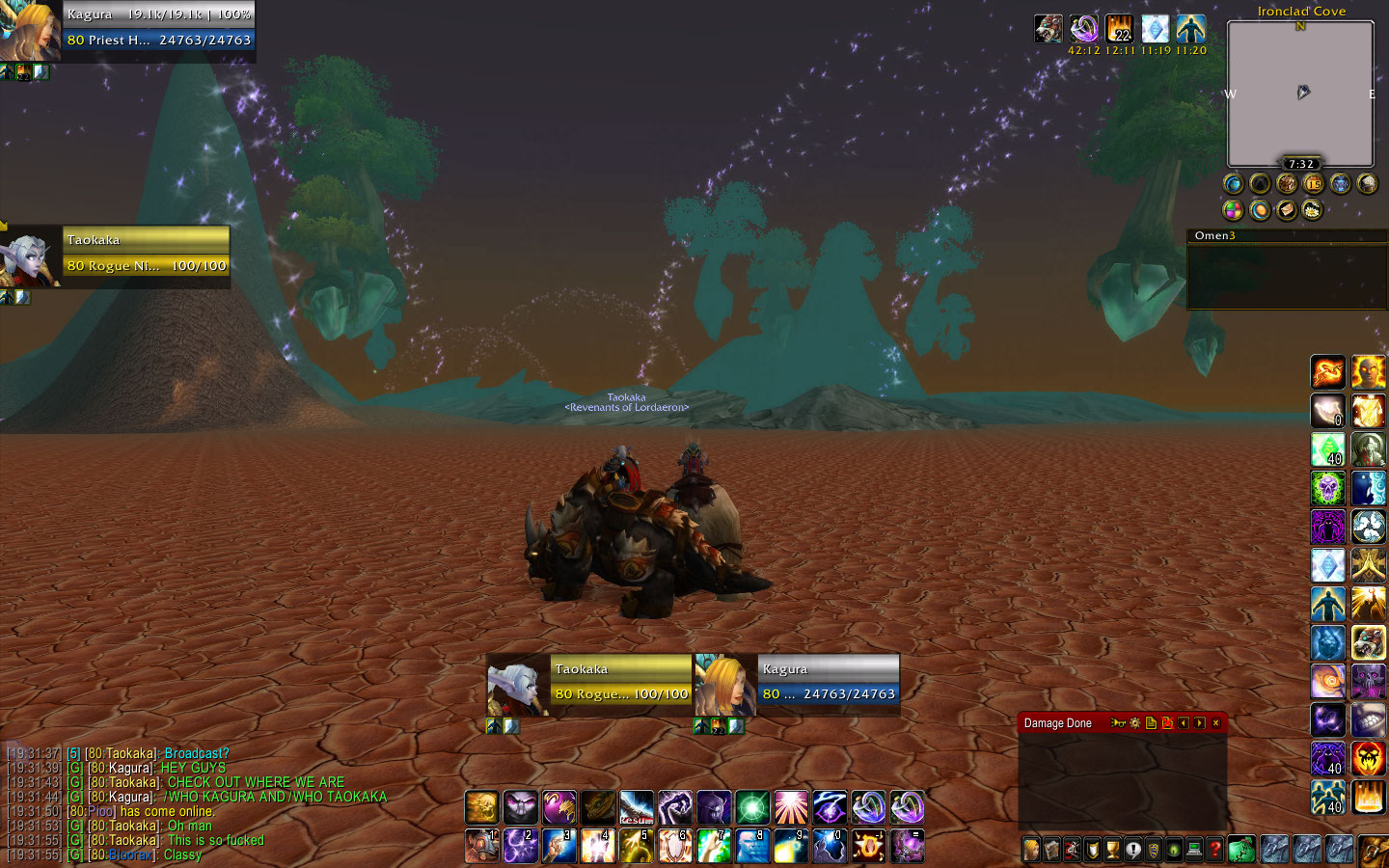Open the character info micro button
The image size is (1389, 868).
[x=1031, y=850]
